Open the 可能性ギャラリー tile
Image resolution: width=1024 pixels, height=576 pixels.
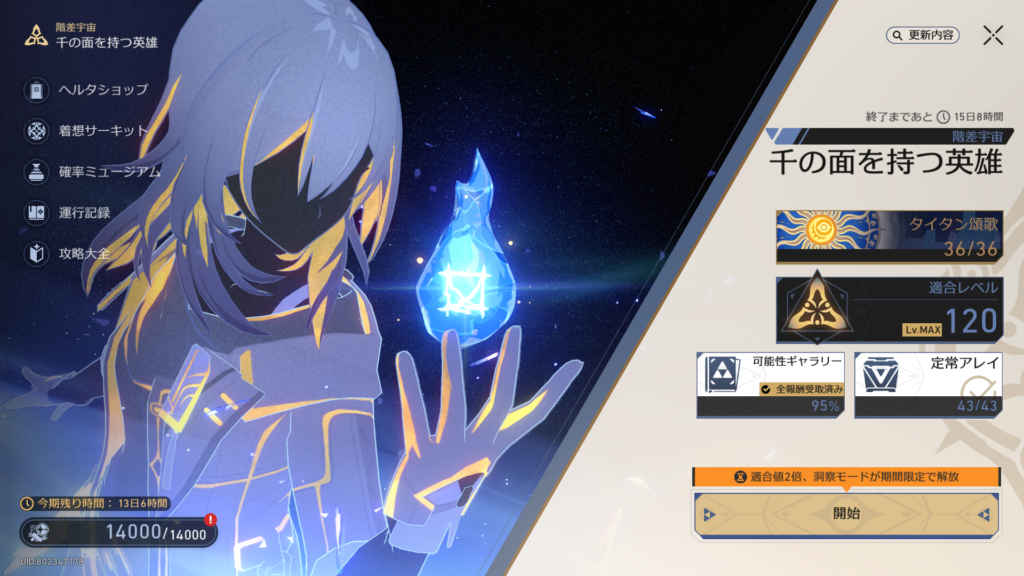(770, 384)
